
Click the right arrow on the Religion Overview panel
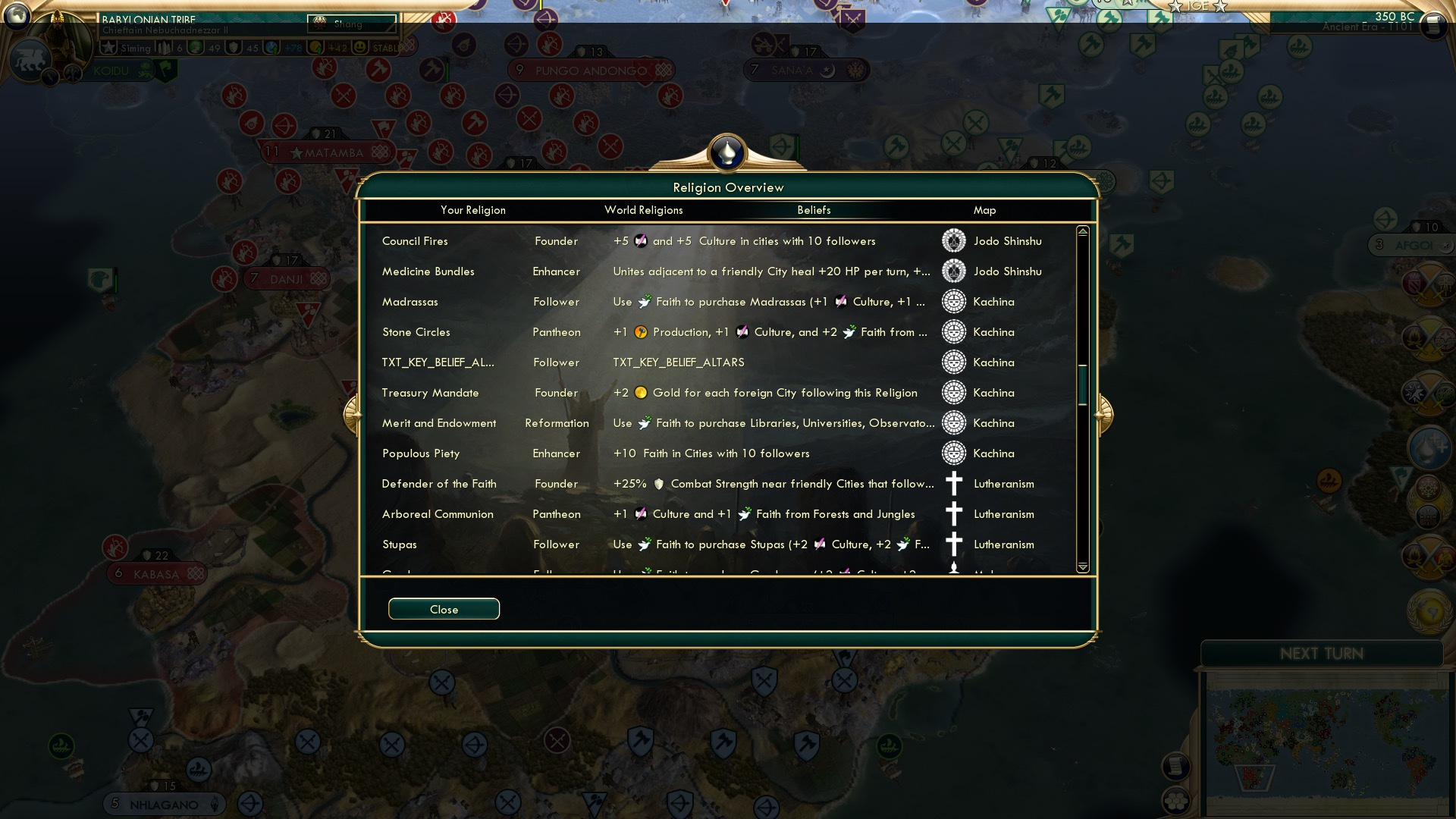pyautogui.click(x=1103, y=415)
